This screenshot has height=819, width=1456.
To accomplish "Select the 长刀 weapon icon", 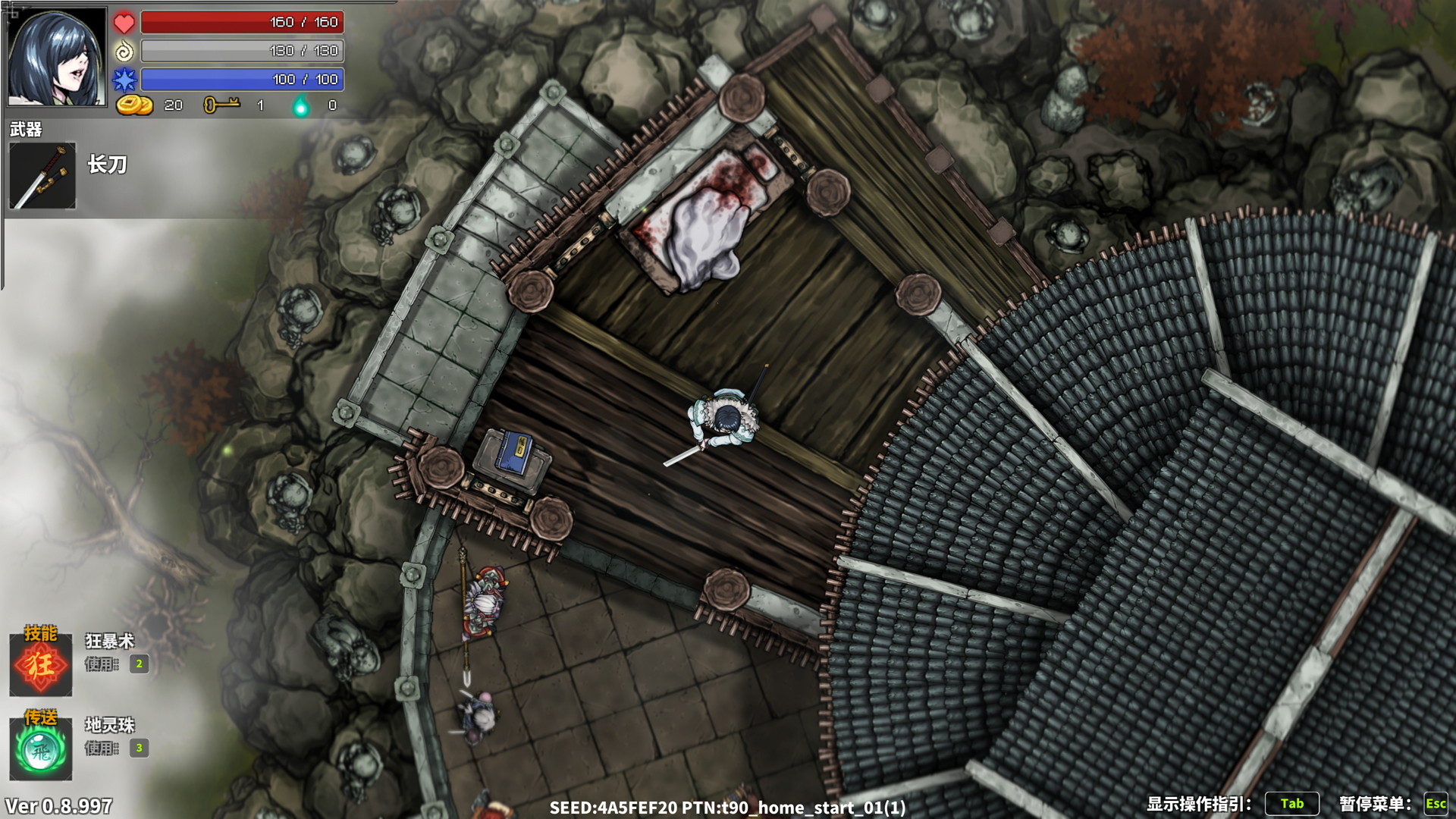I will coord(43,176).
